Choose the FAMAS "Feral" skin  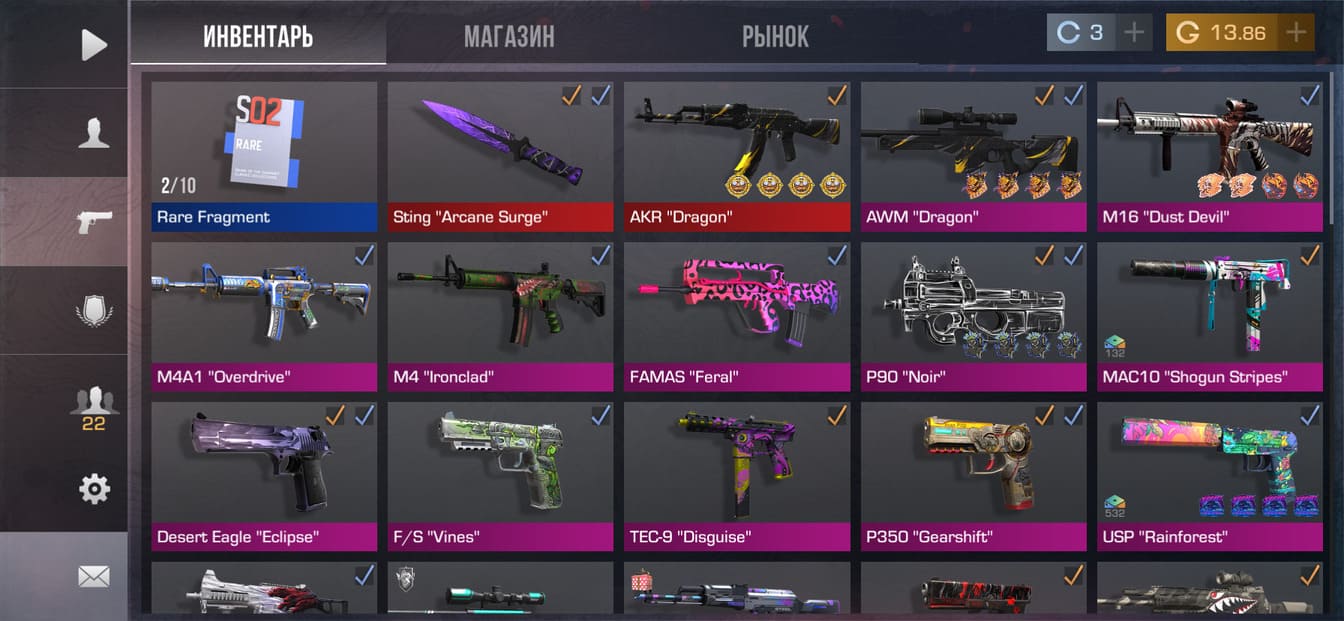pos(737,316)
